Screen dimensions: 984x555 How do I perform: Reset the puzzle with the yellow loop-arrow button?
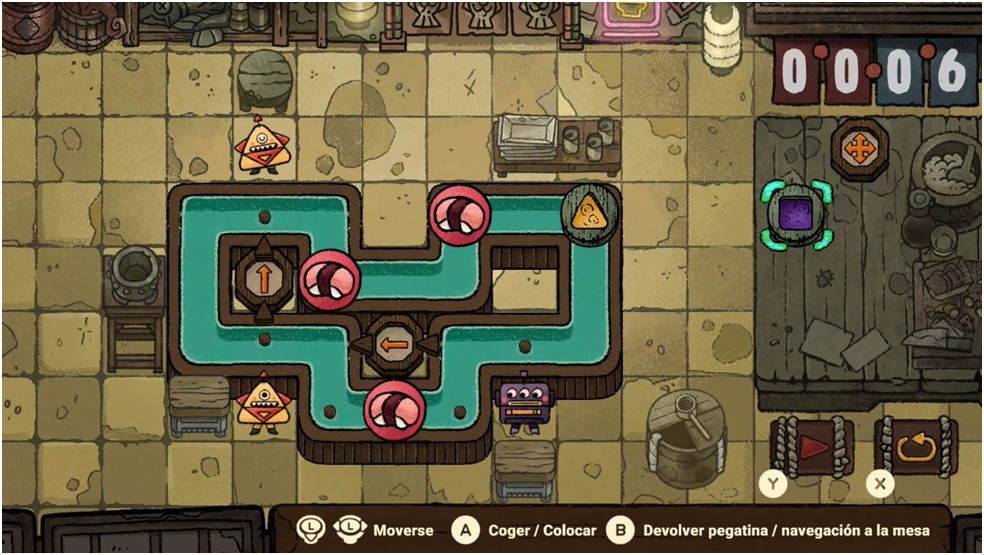pyautogui.click(x=915, y=446)
